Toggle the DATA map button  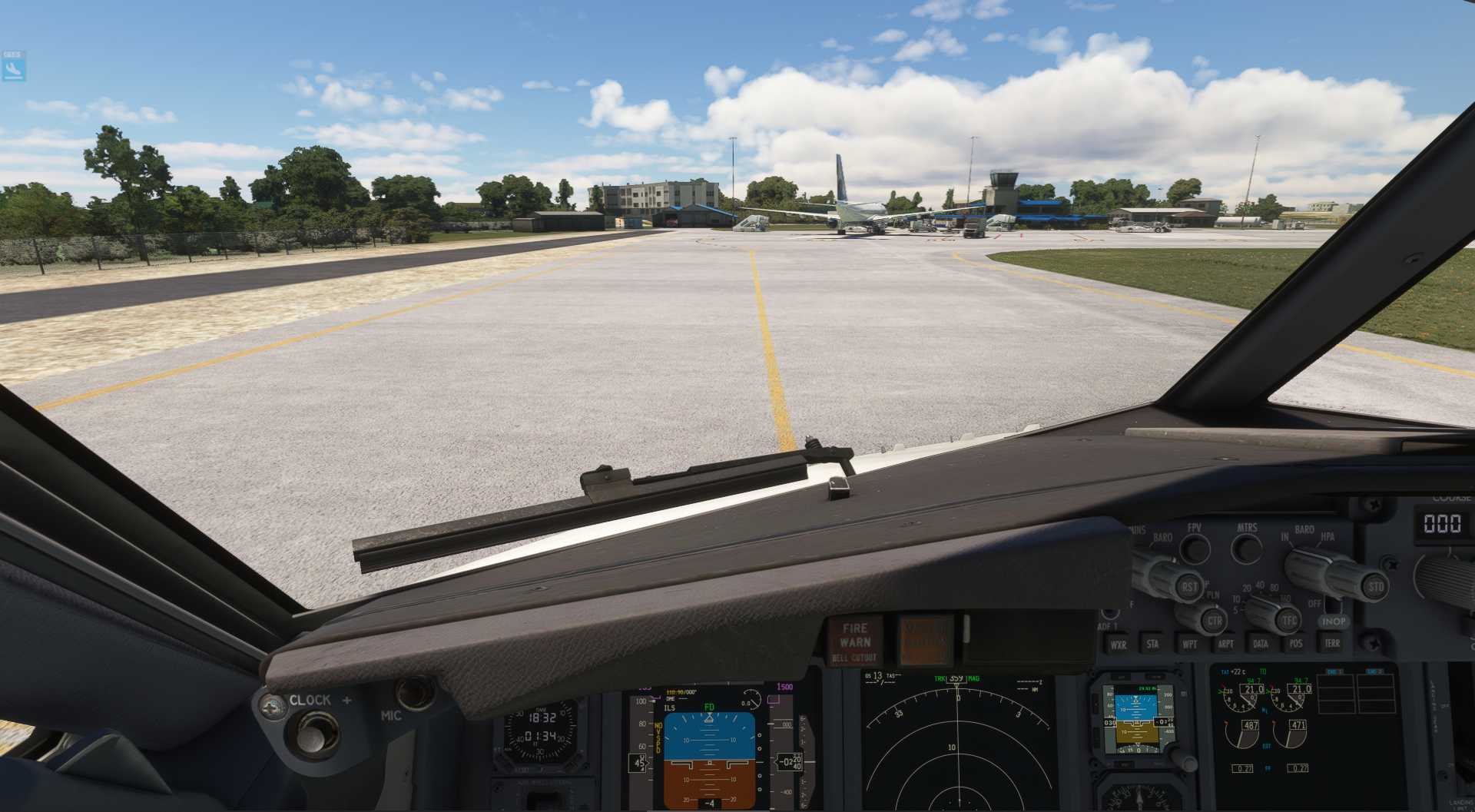[x=1260, y=644]
